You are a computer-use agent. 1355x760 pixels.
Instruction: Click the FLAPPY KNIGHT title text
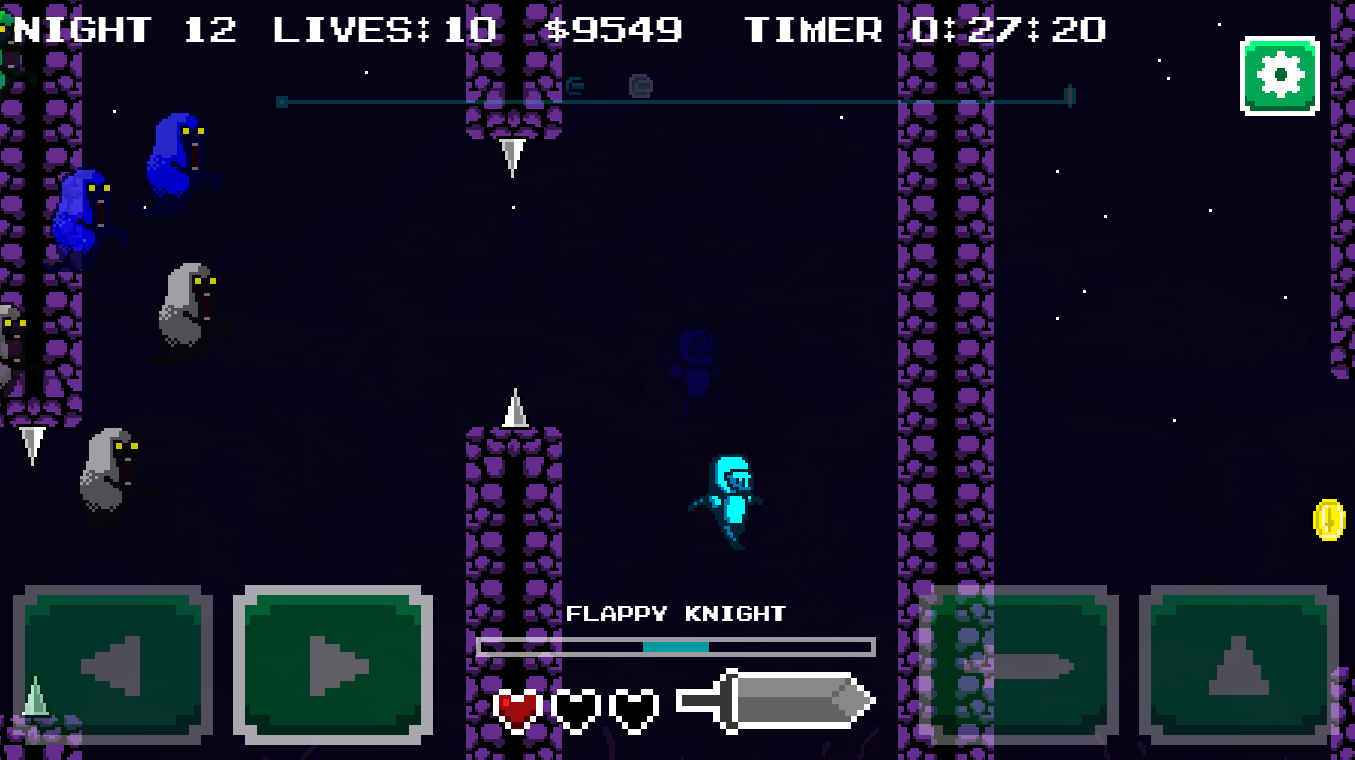pos(677,614)
